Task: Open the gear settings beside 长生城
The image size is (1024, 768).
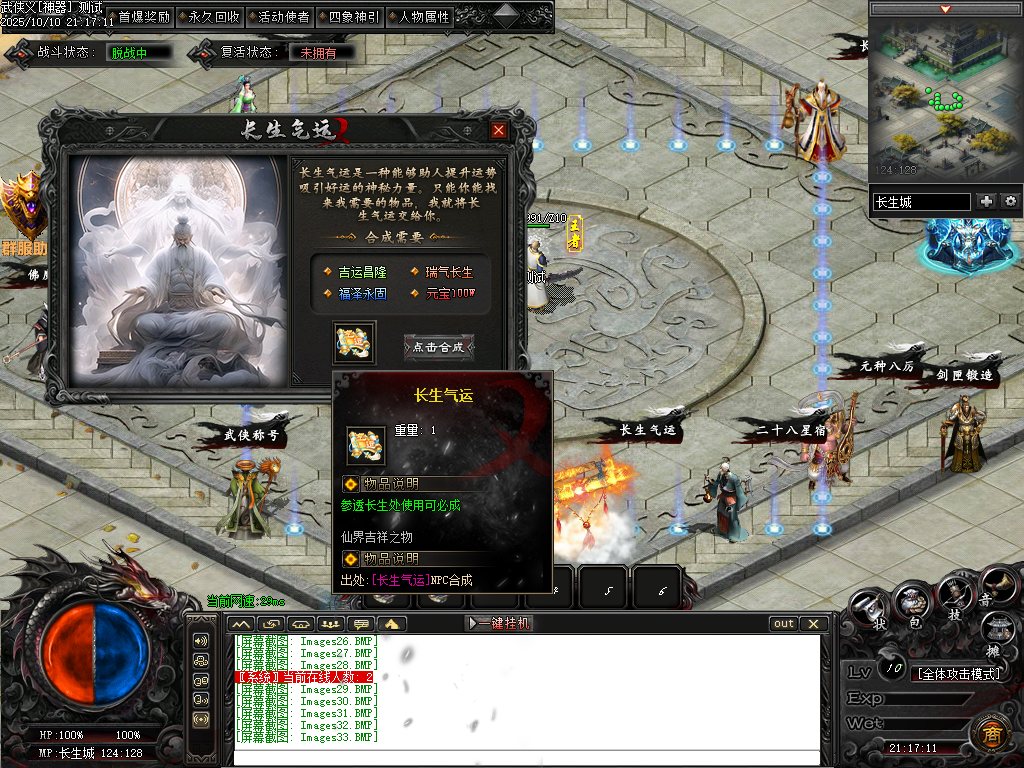Action: (1010, 201)
